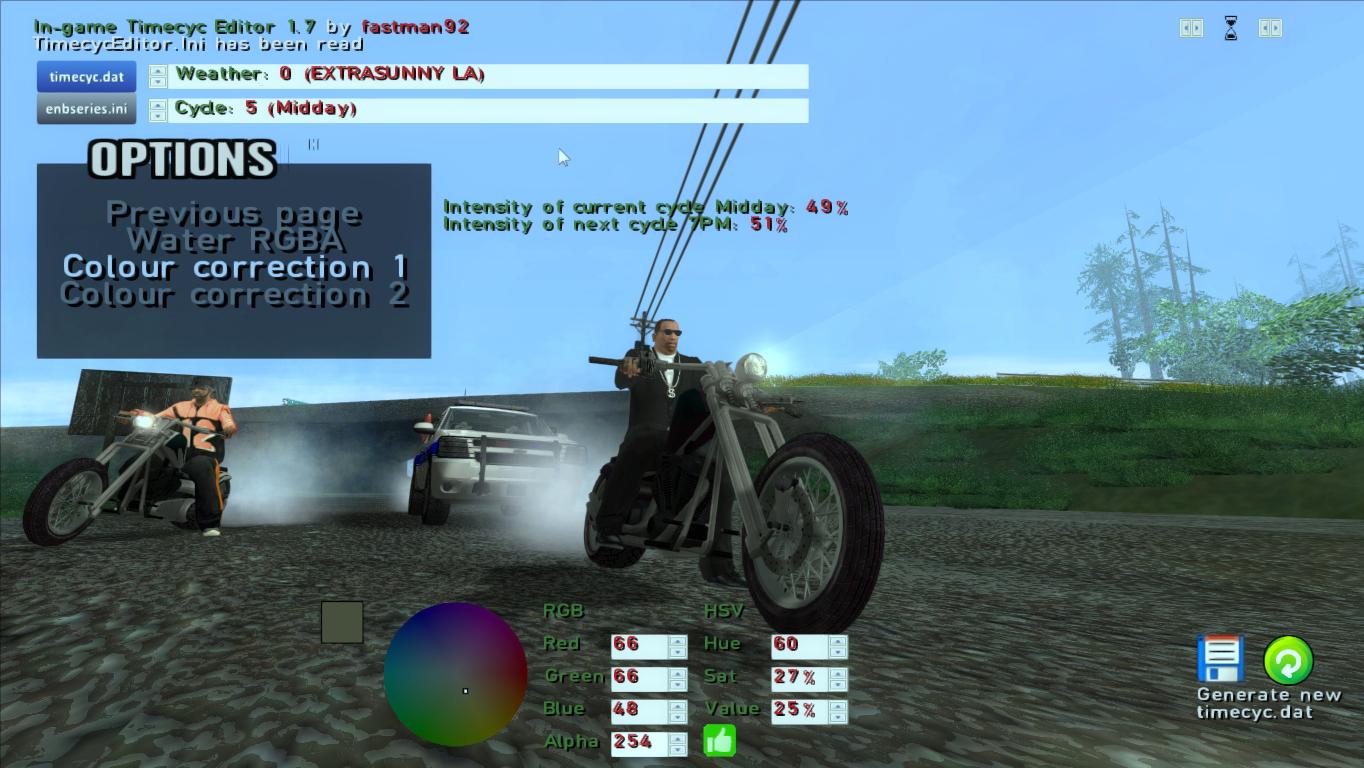Click the green circular refresh arrow icon

click(1290, 658)
